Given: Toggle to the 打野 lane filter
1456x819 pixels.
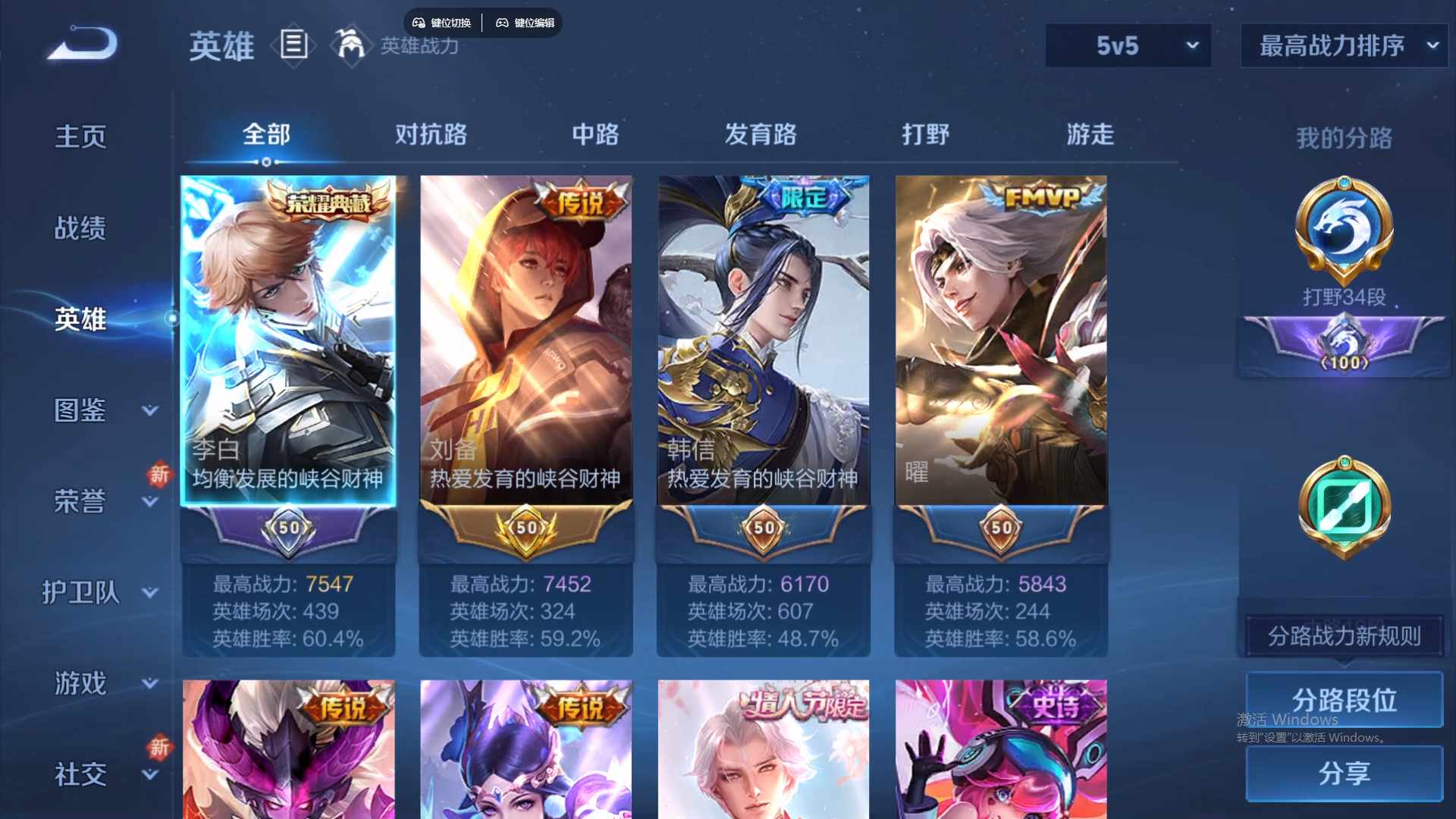Looking at the screenshot, I should tap(927, 135).
